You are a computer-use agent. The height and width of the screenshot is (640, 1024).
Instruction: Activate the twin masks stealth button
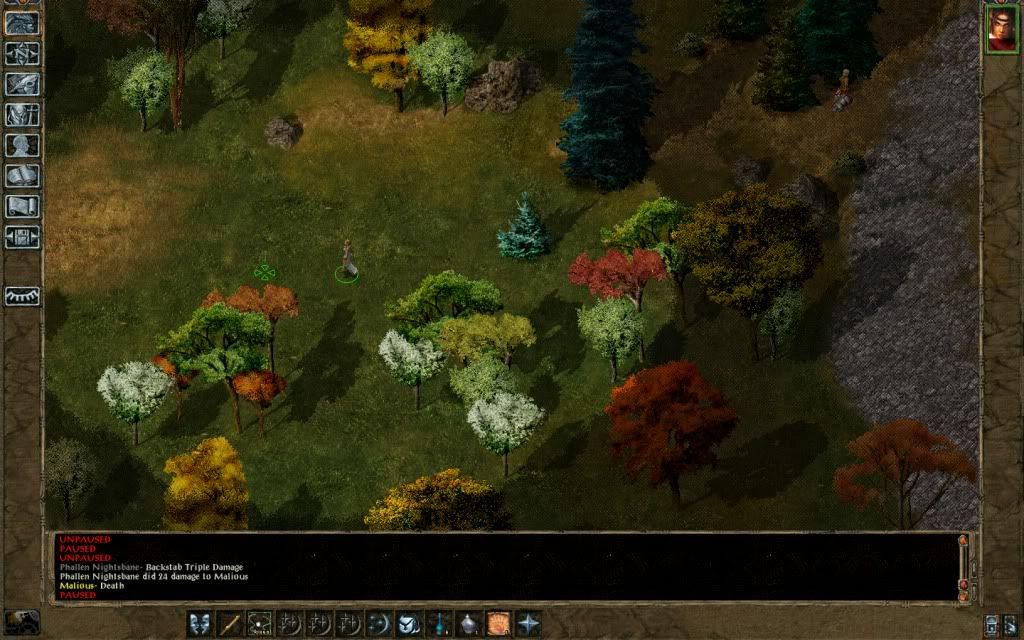(x=201, y=624)
